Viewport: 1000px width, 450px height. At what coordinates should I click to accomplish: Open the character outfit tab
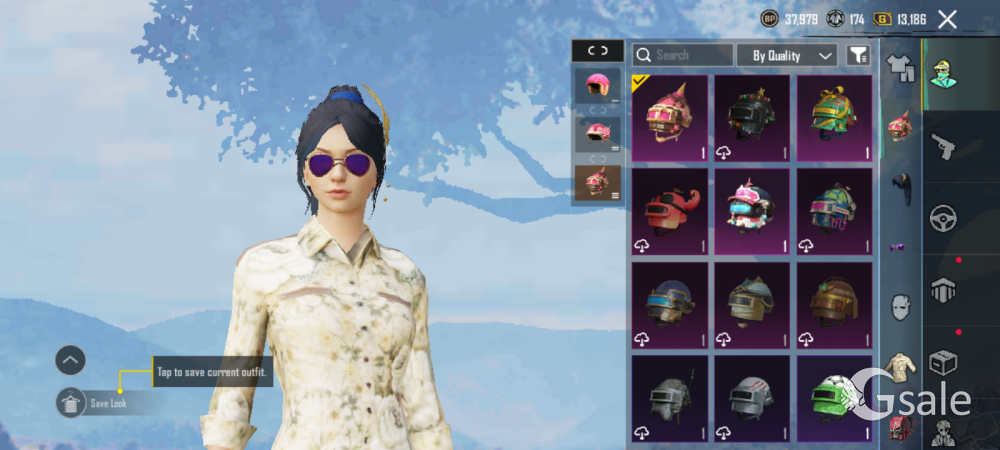(942, 74)
